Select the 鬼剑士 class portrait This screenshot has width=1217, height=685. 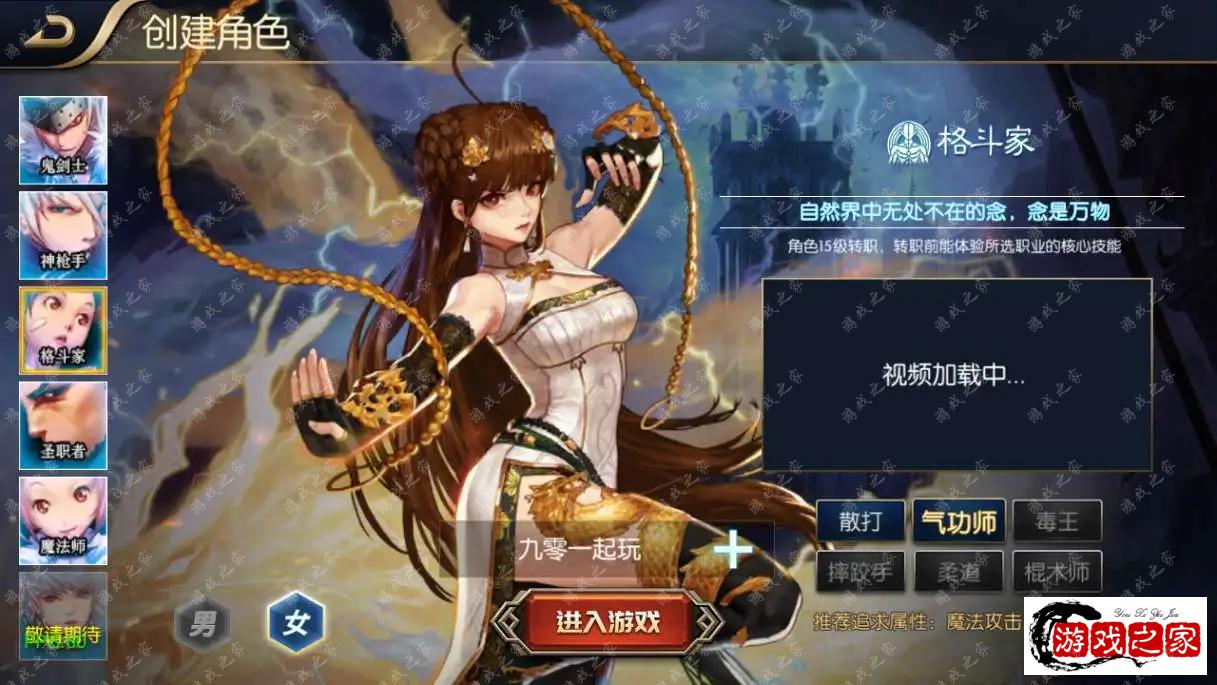click(x=63, y=140)
